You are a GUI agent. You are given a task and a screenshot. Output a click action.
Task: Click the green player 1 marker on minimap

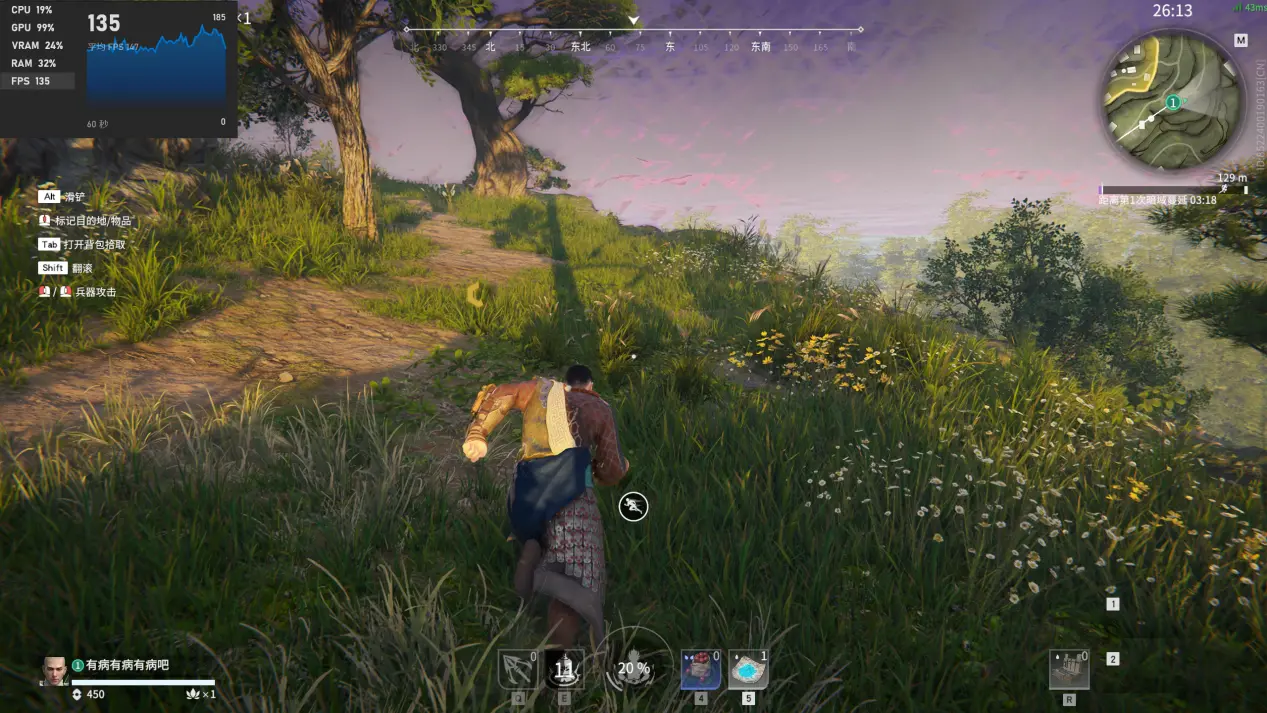tap(1173, 102)
